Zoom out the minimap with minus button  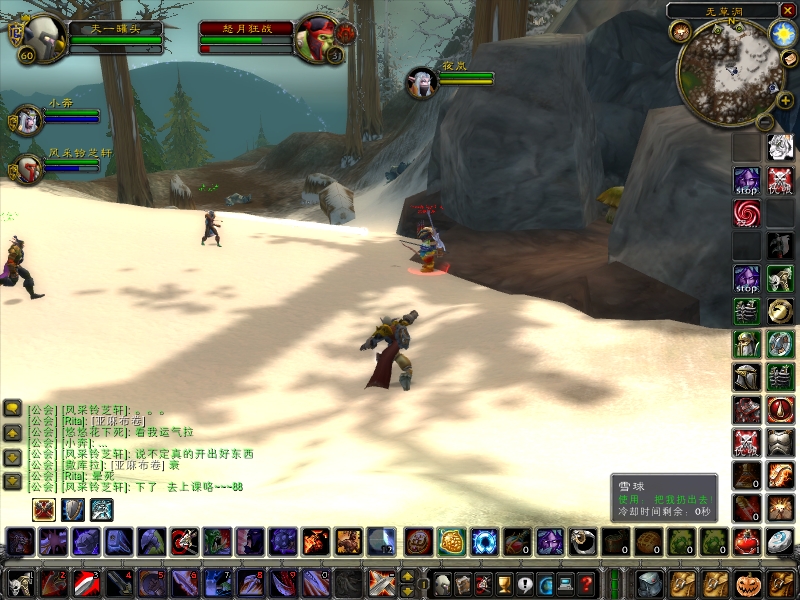(765, 122)
